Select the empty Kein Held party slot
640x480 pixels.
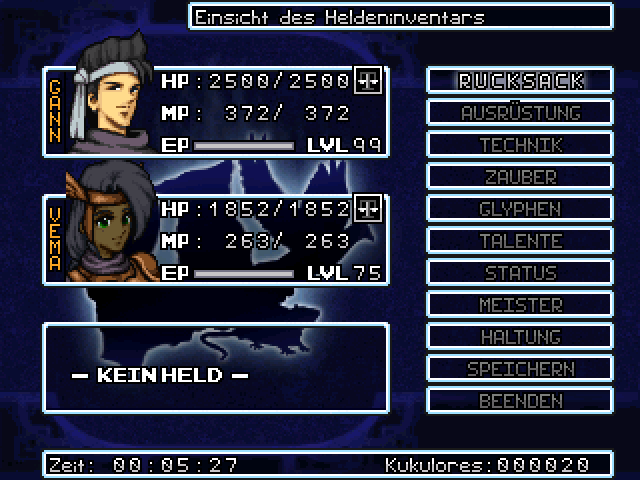(x=215, y=367)
